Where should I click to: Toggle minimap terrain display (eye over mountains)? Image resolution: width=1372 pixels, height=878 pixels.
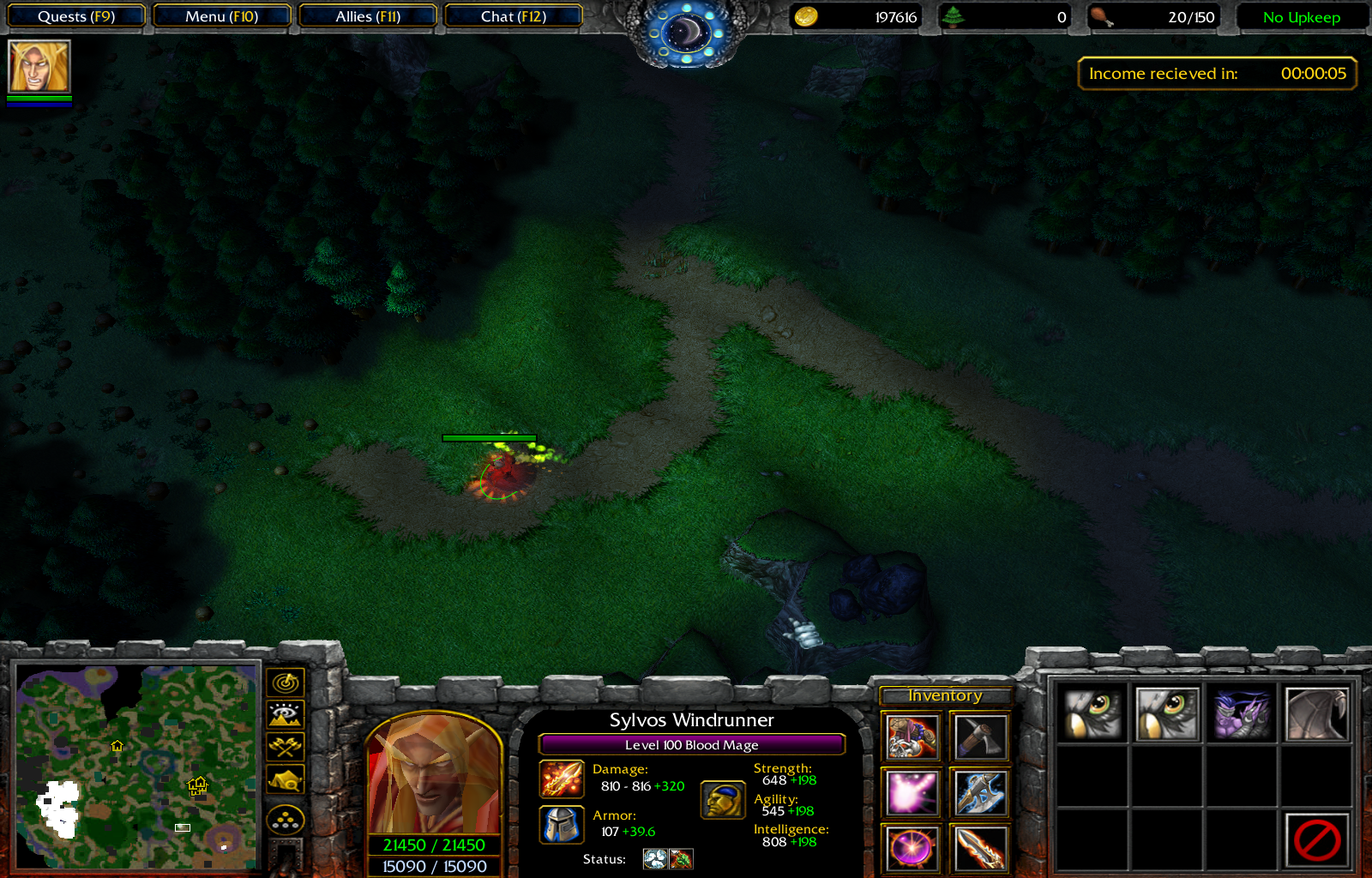coord(286,714)
